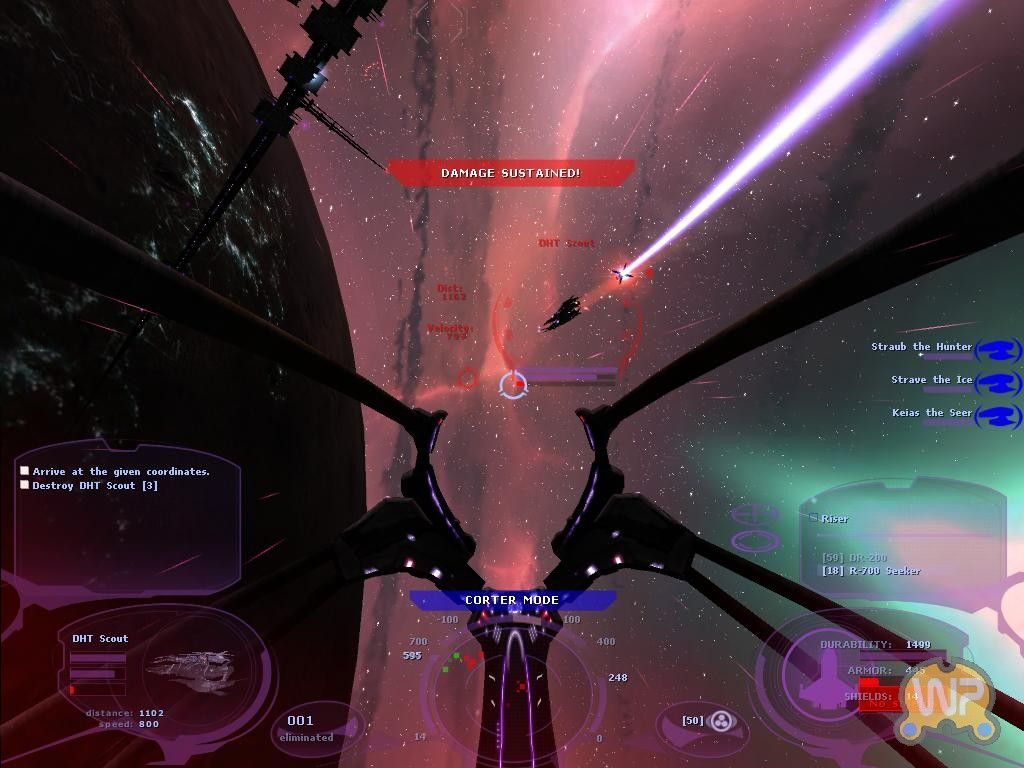The image size is (1024, 768).
Task: Choose the Riser weapon entry
Action: [834, 519]
